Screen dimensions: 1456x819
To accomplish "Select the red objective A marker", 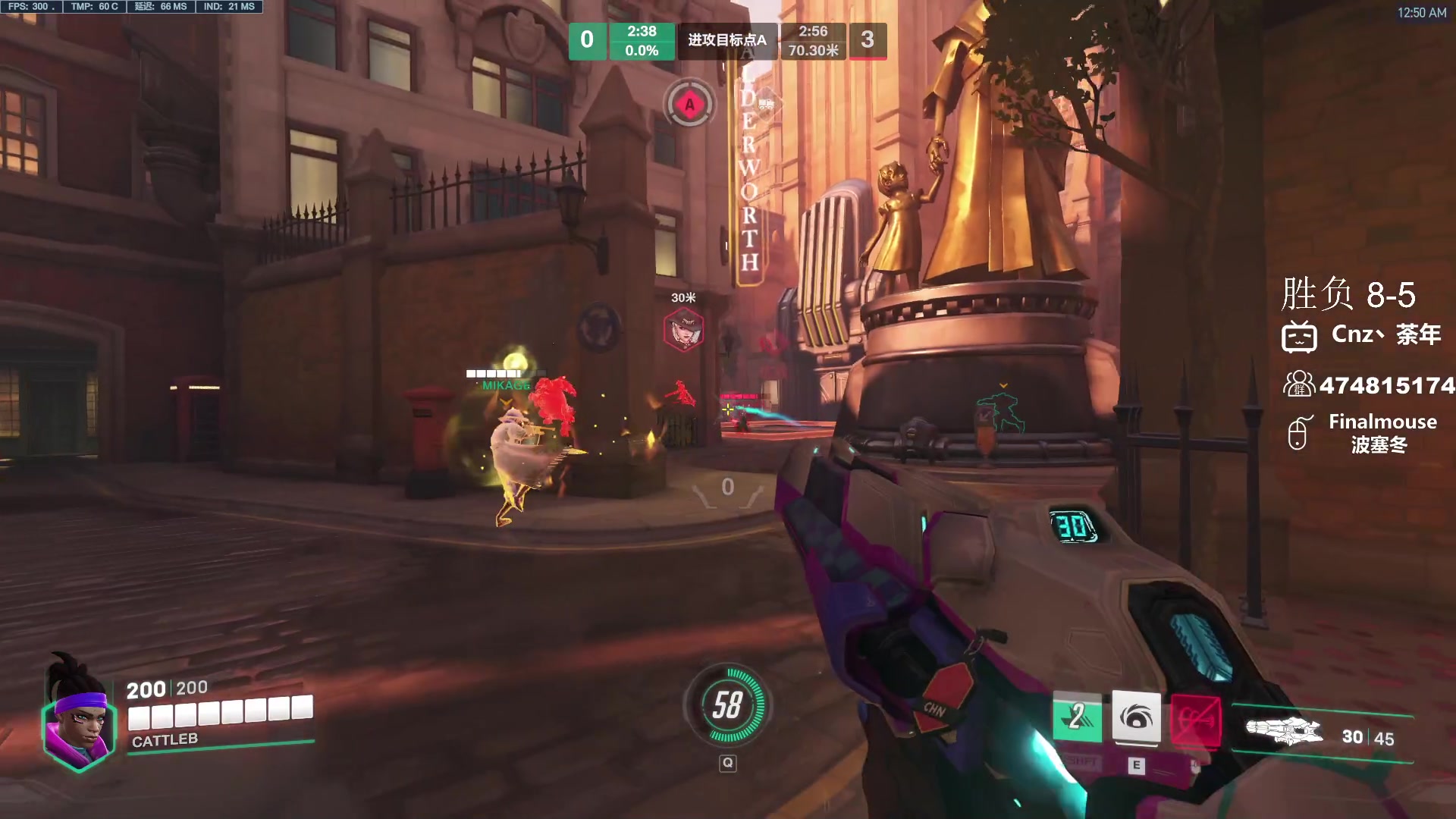I will (x=689, y=105).
